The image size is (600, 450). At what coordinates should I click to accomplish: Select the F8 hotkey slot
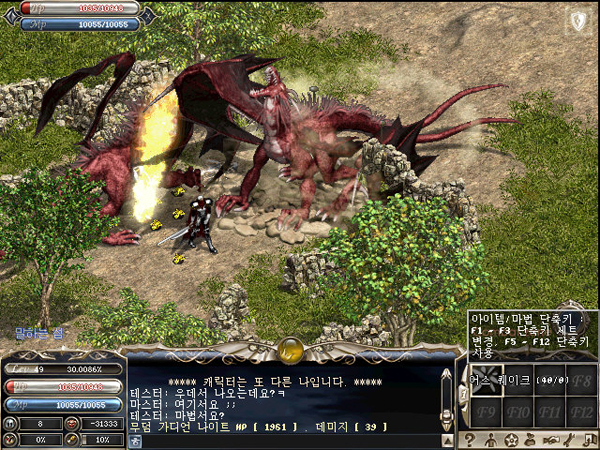(x=583, y=381)
